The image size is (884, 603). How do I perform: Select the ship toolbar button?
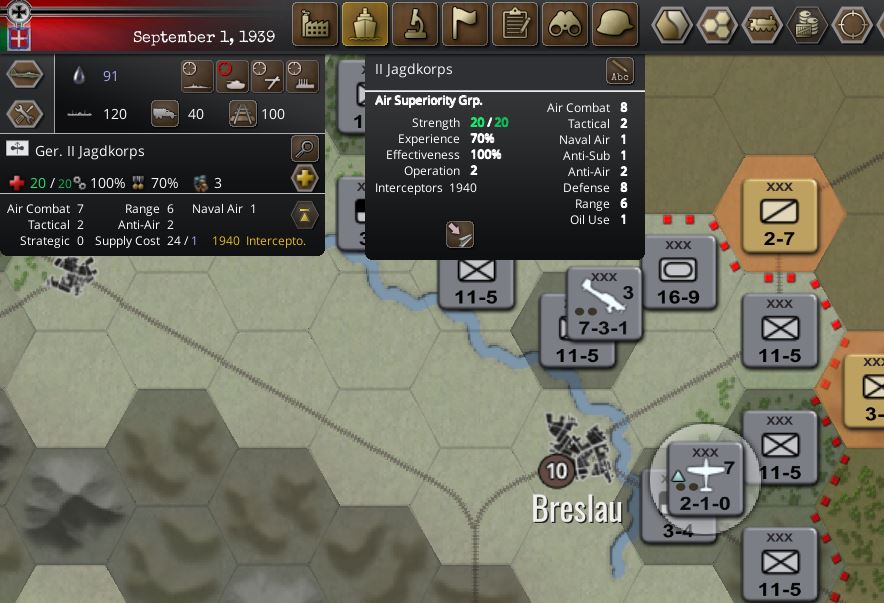coord(365,24)
